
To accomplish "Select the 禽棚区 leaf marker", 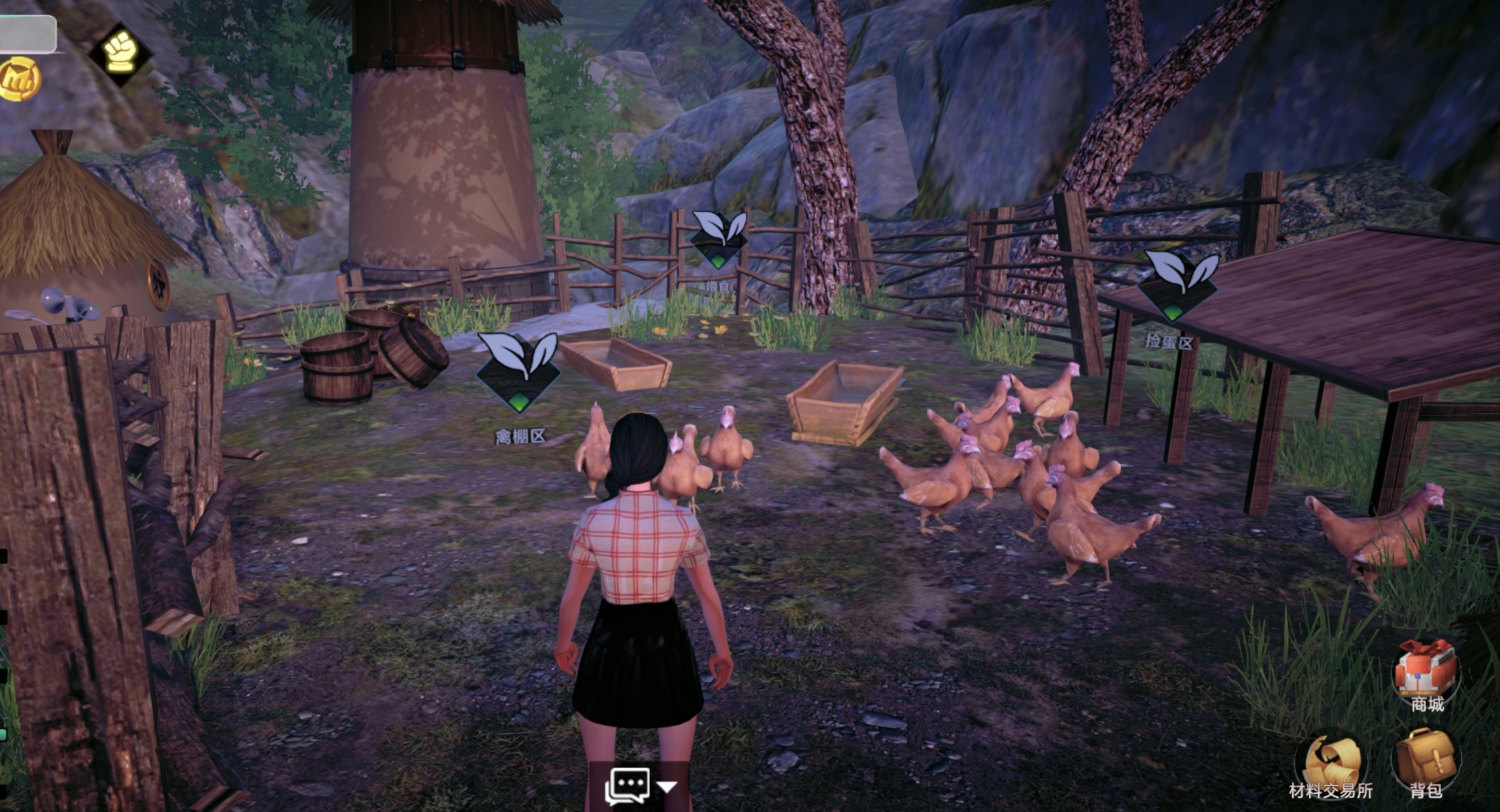I will click(518, 371).
